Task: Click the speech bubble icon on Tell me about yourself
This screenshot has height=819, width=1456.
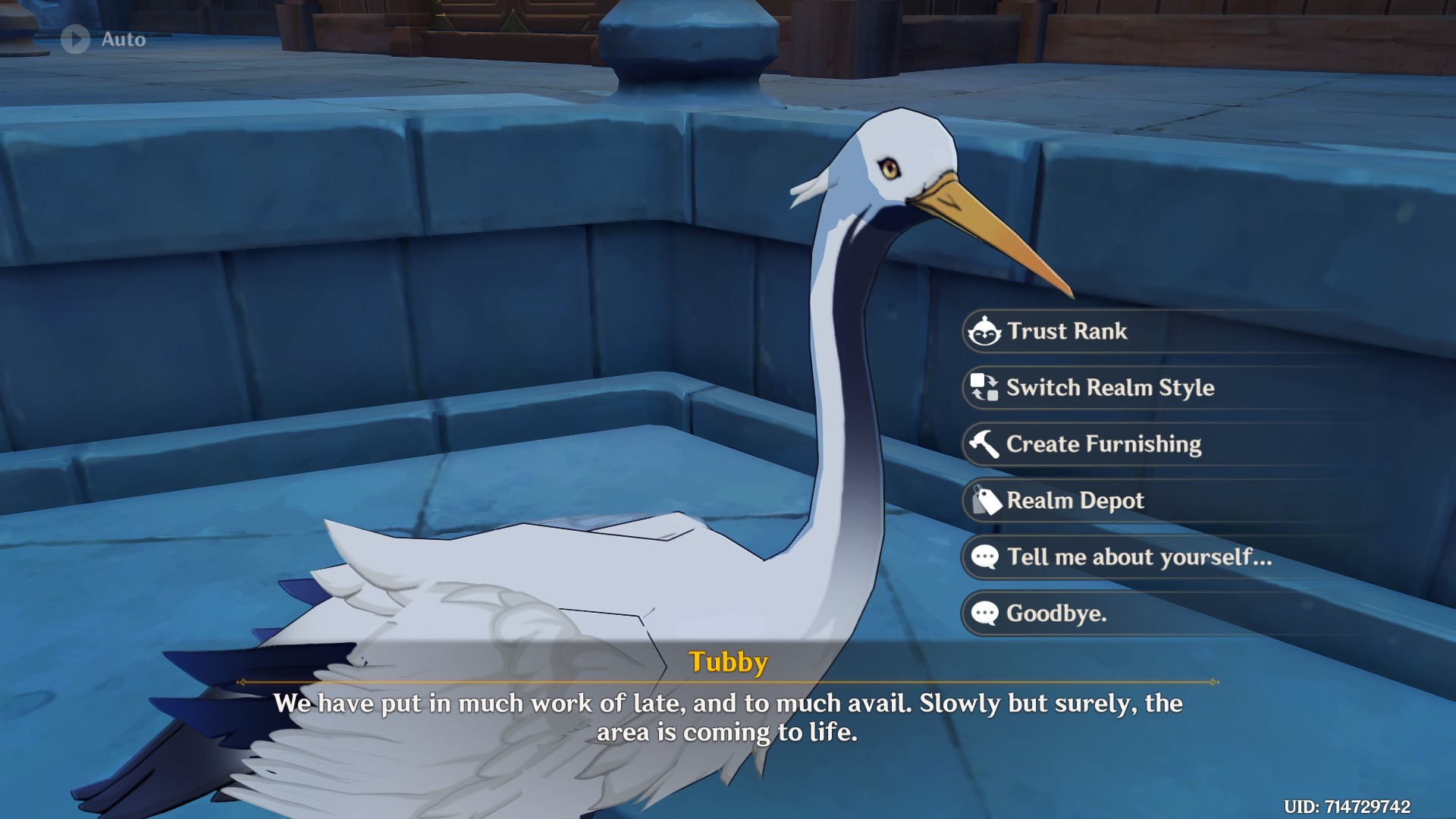Action: tap(984, 557)
